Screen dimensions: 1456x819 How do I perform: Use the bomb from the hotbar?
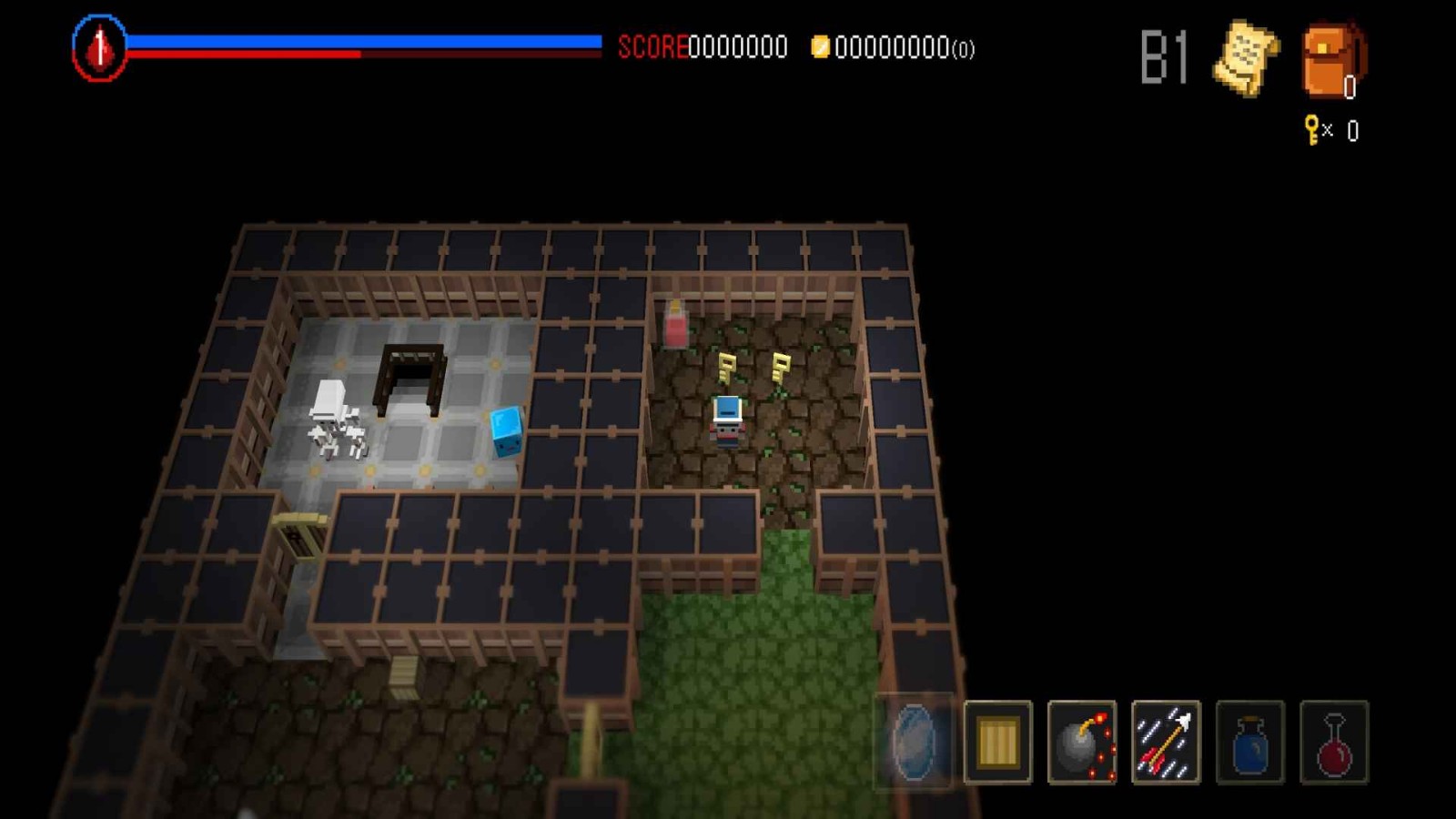point(1082,742)
